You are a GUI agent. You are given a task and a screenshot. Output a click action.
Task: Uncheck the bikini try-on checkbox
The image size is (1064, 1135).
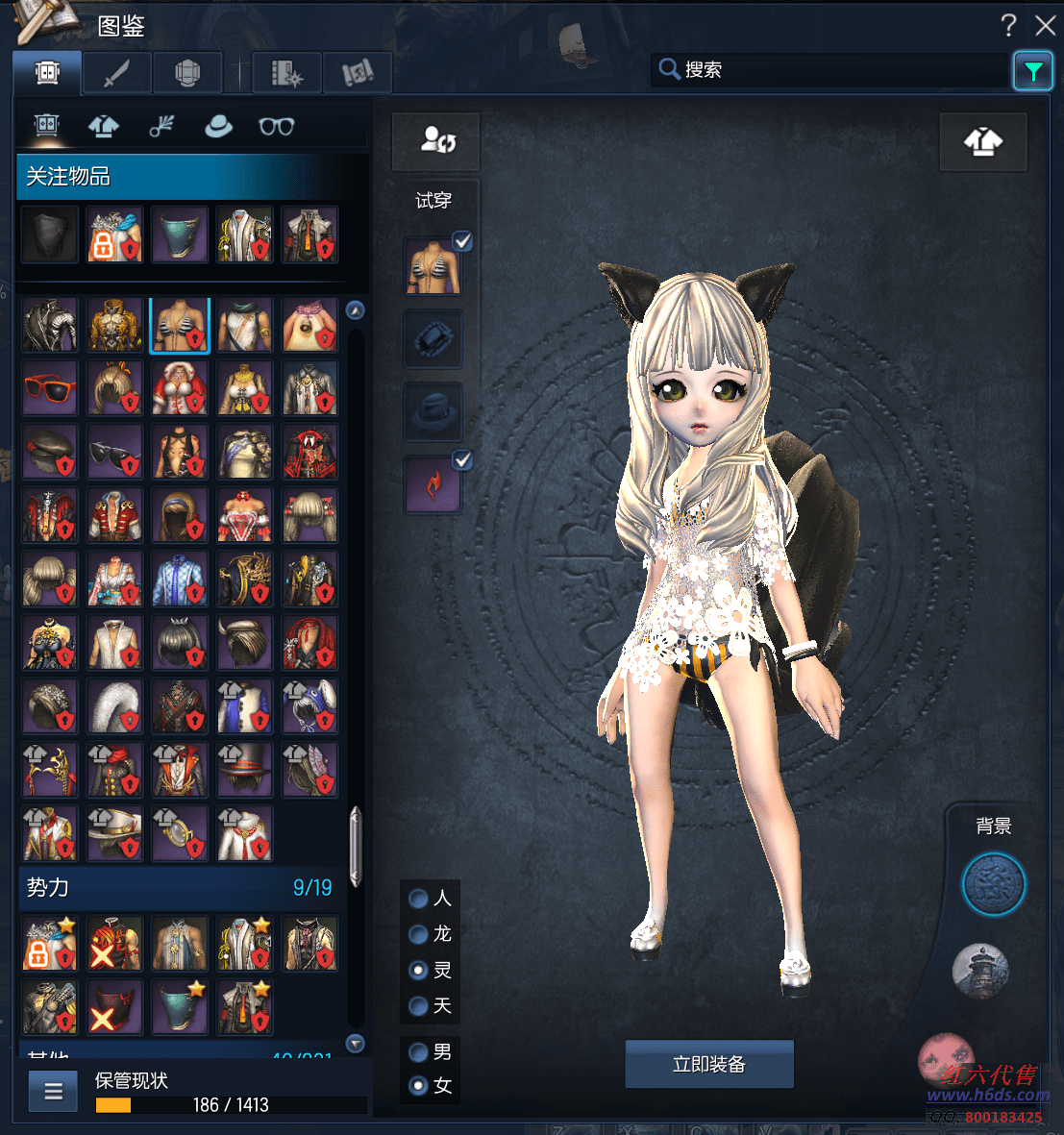[462, 241]
